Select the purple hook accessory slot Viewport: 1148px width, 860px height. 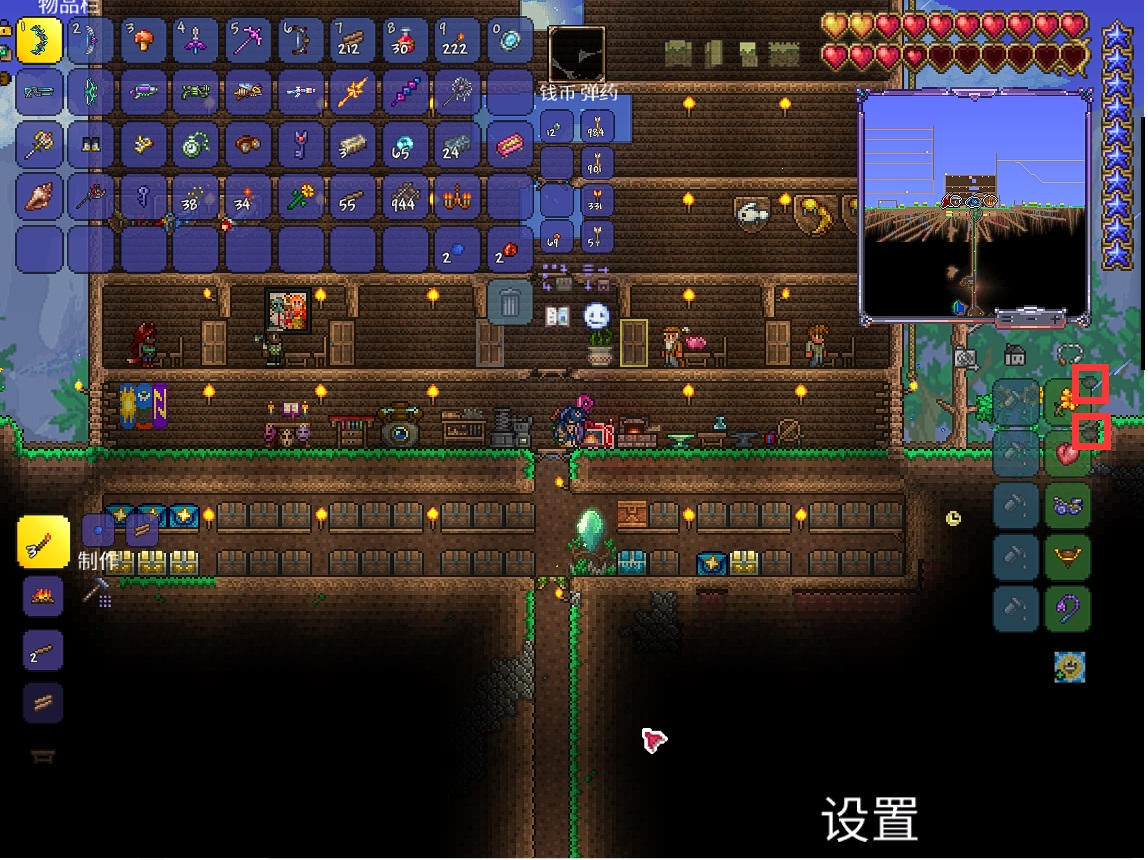pyautogui.click(x=1066, y=608)
